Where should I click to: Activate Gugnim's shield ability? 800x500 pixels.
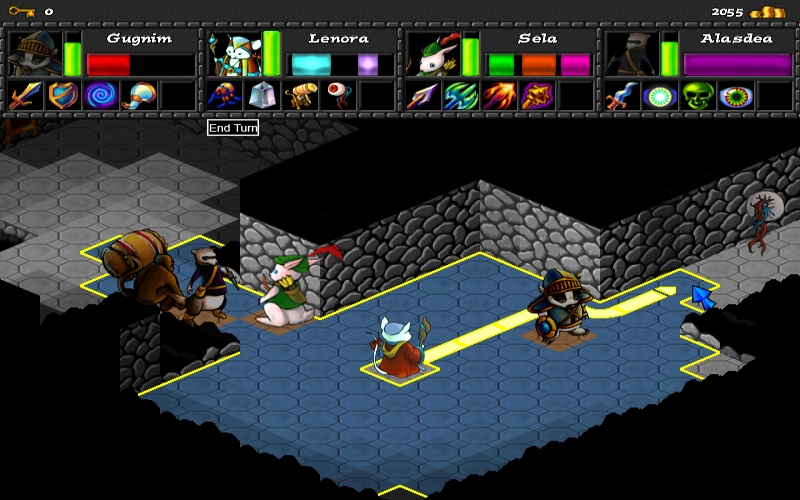pos(63,96)
